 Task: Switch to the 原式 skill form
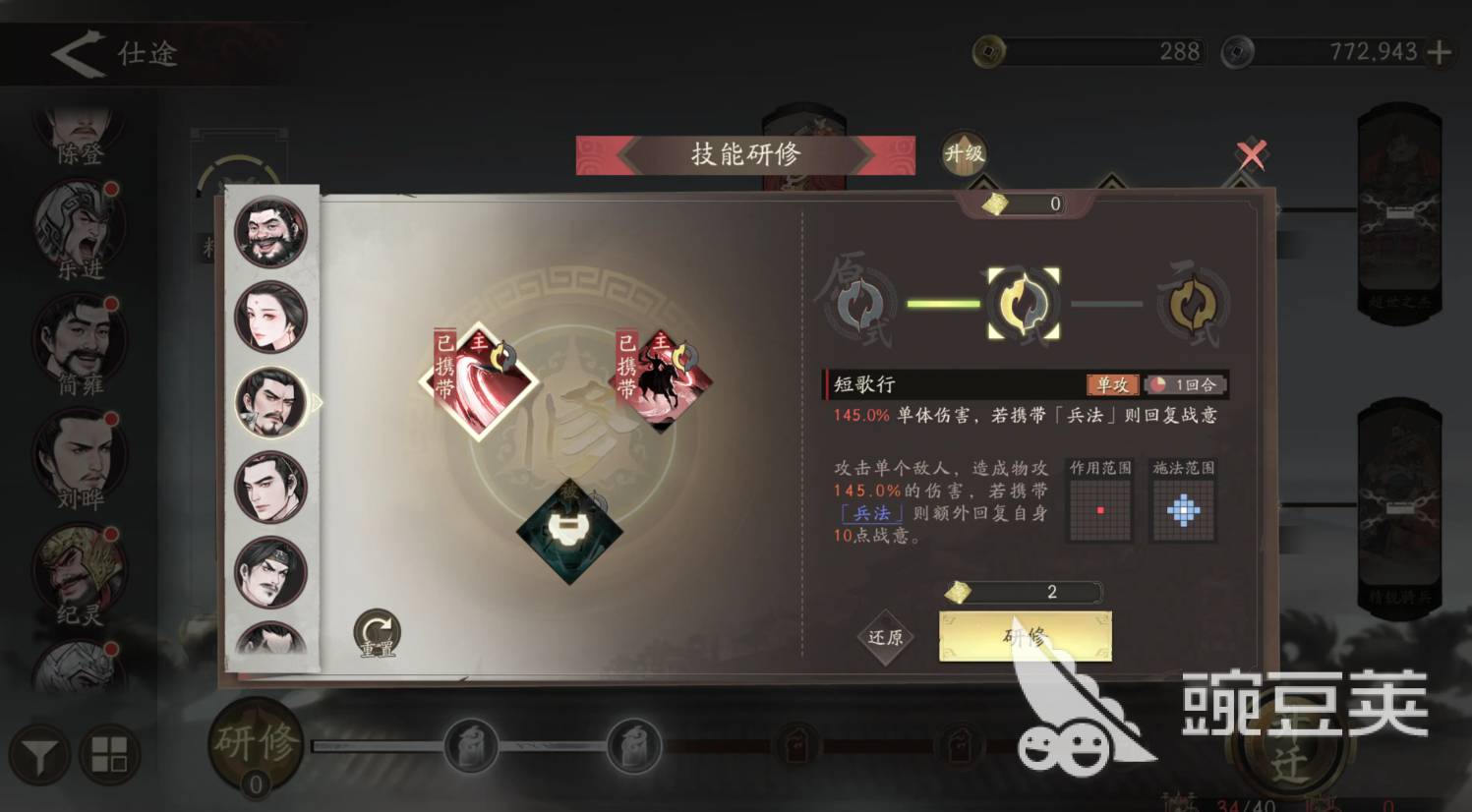[860, 303]
